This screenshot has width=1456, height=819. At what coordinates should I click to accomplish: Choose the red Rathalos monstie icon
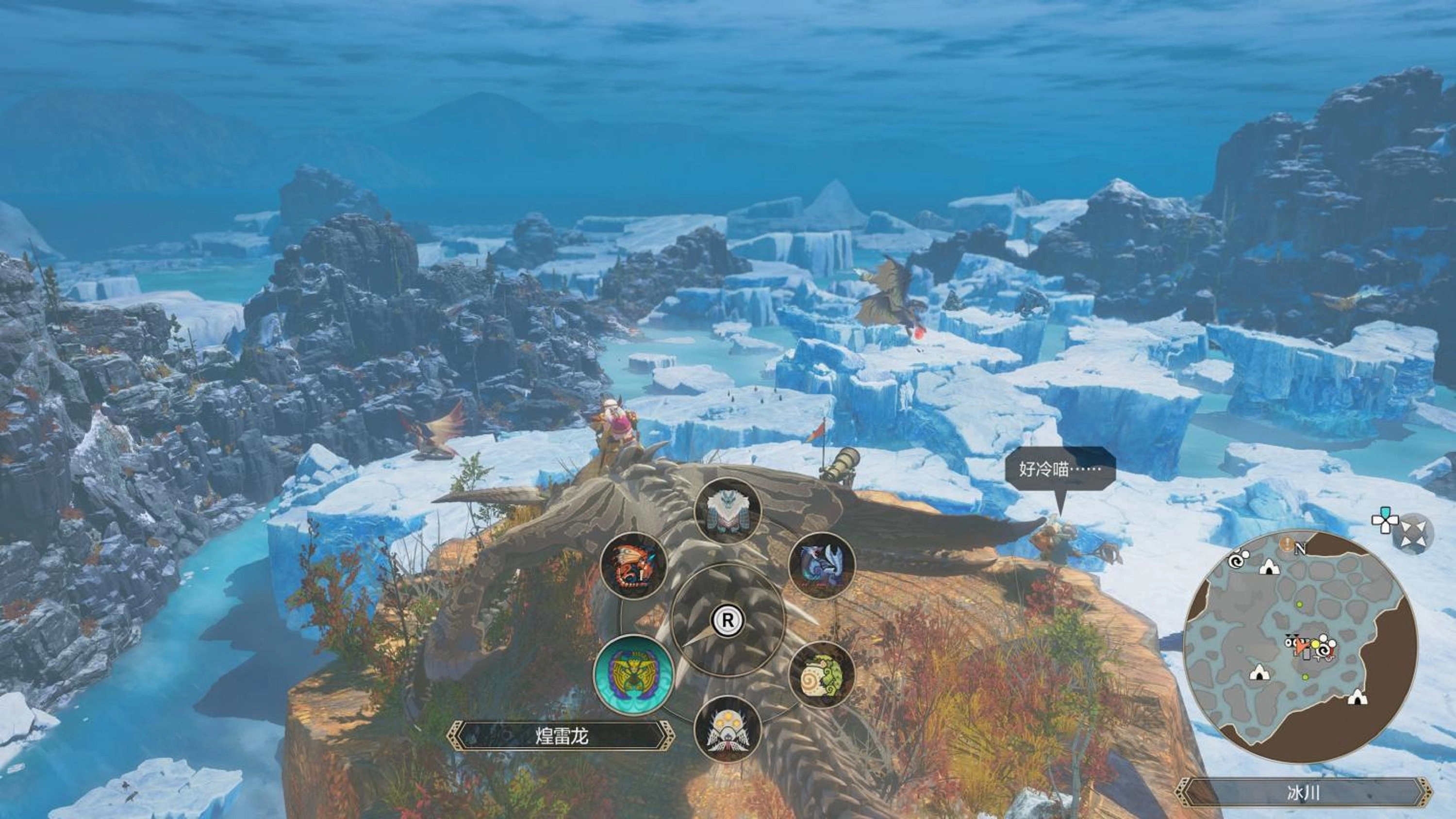tap(635, 565)
